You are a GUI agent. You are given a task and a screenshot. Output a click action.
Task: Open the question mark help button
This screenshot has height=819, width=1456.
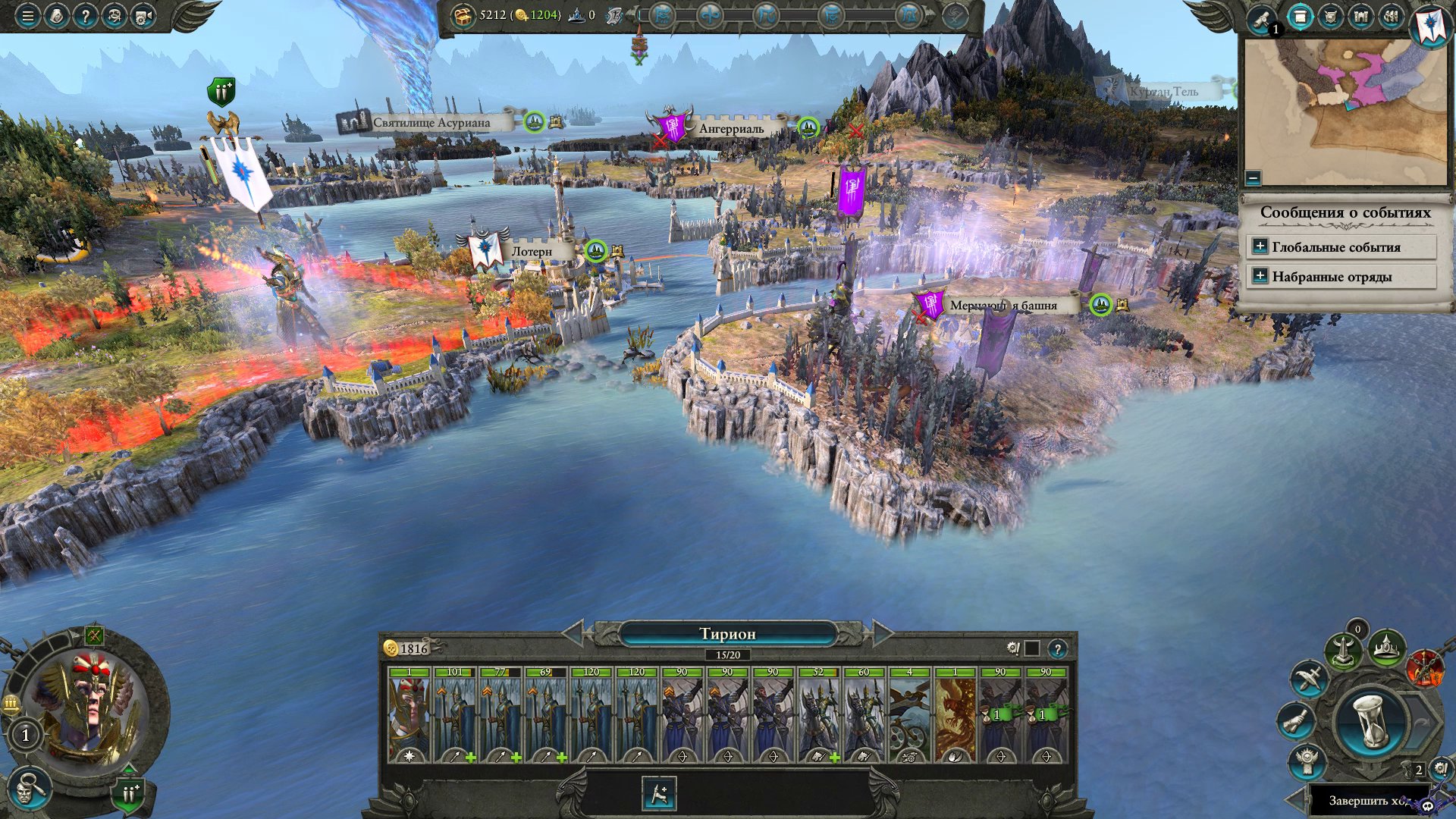point(85,15)
